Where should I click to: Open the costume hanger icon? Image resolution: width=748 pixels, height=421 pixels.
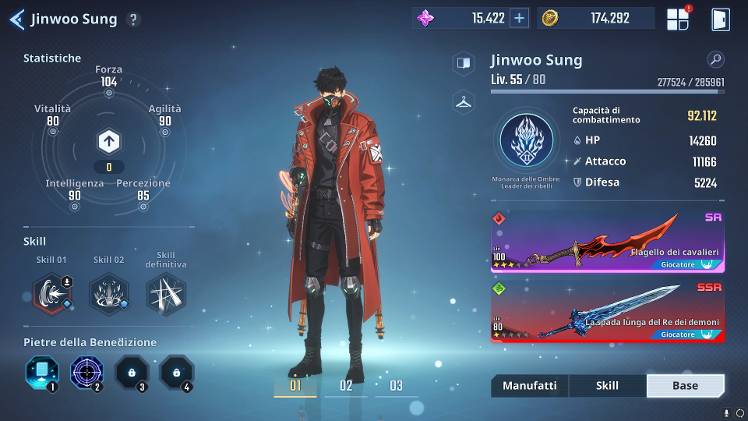[x=463, y=101]
